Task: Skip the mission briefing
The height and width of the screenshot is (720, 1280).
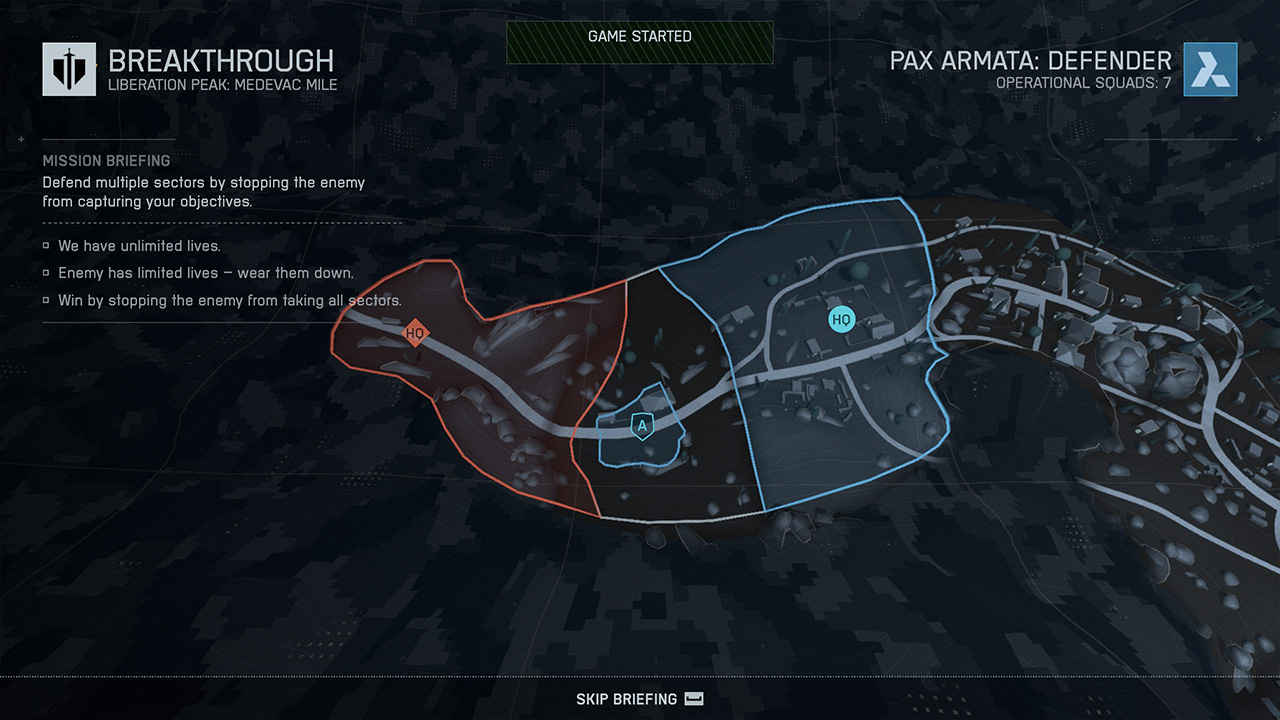Action: tap(639, 699)
